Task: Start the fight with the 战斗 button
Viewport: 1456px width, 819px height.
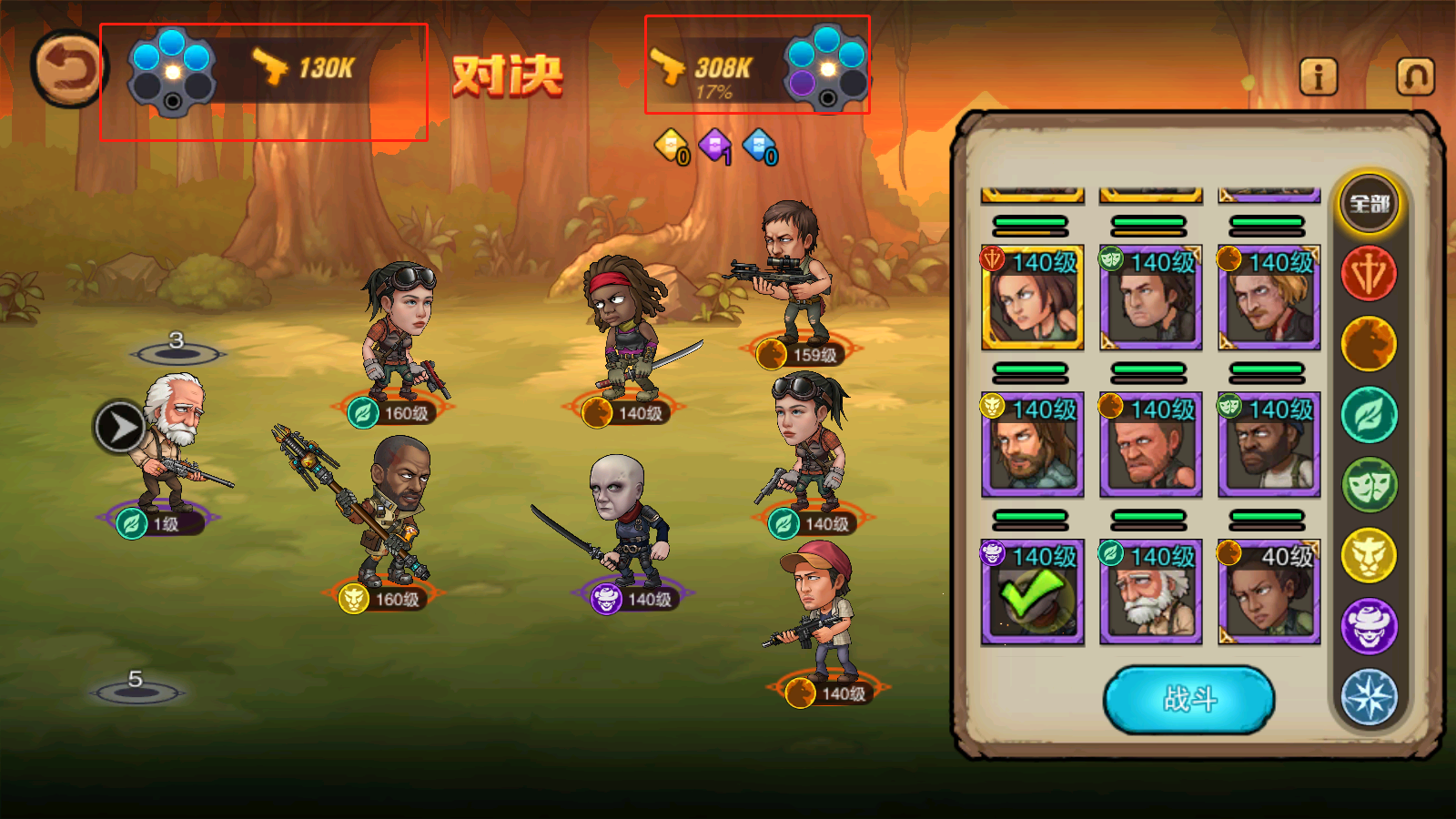Action: tap(1188, 699)
